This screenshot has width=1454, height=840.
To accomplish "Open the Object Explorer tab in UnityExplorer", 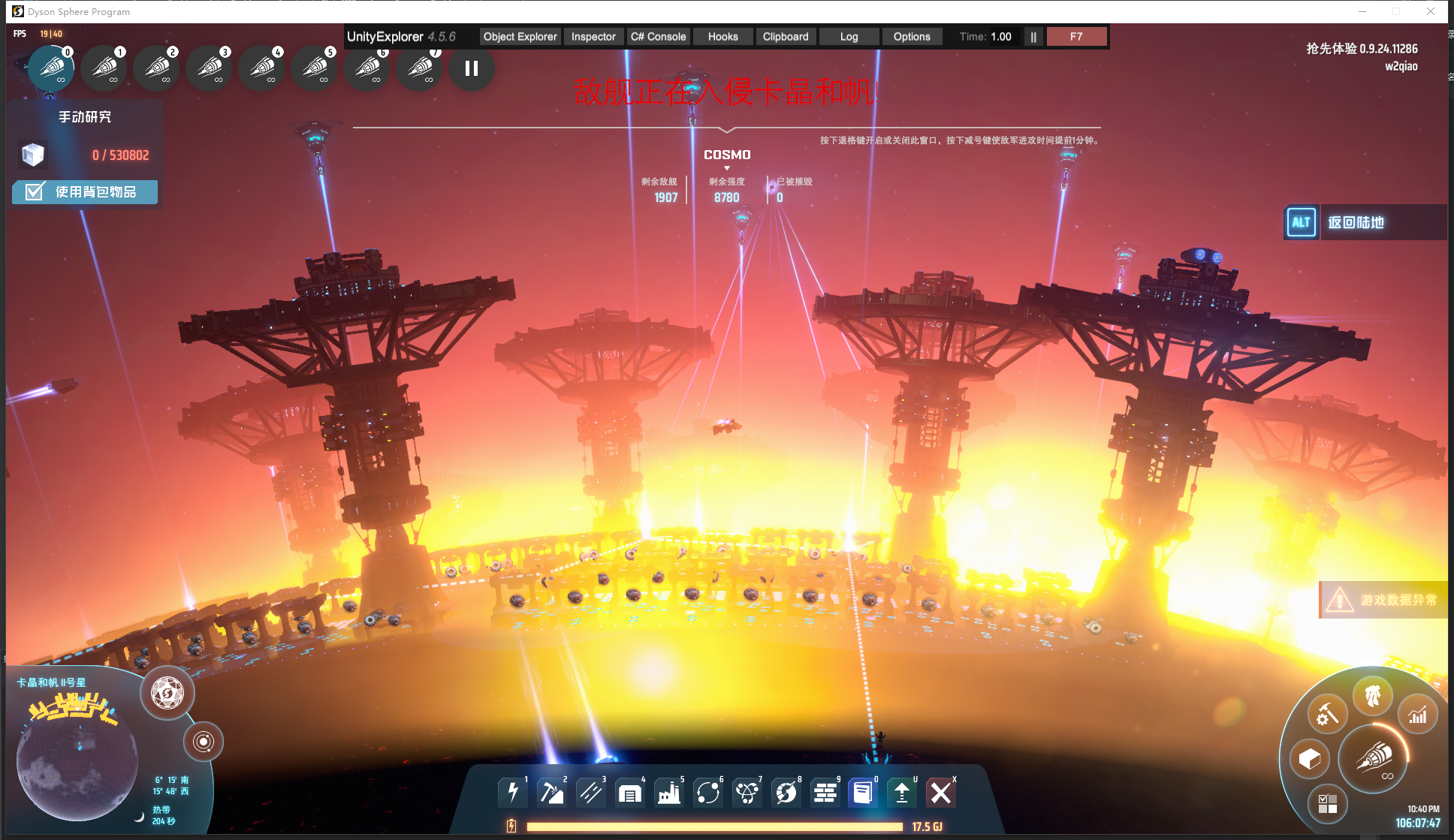I will coord(520,37).
